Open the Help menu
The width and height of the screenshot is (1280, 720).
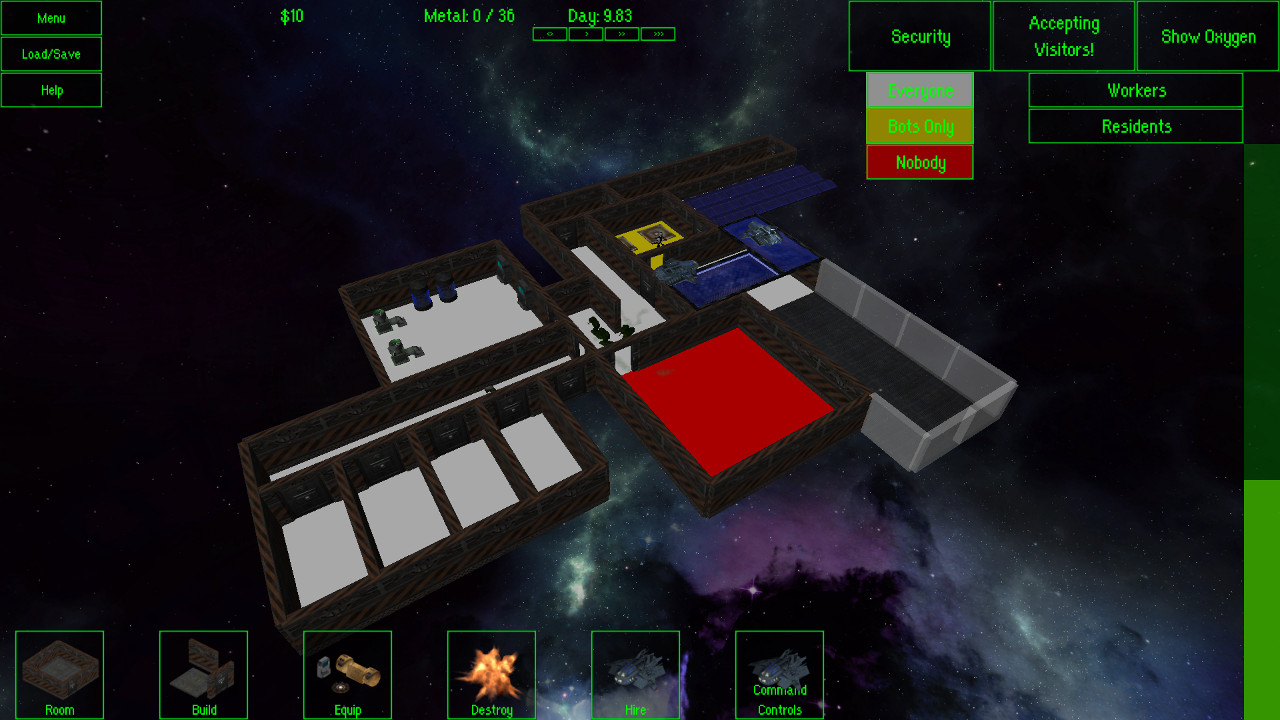[x=50, y=89]
